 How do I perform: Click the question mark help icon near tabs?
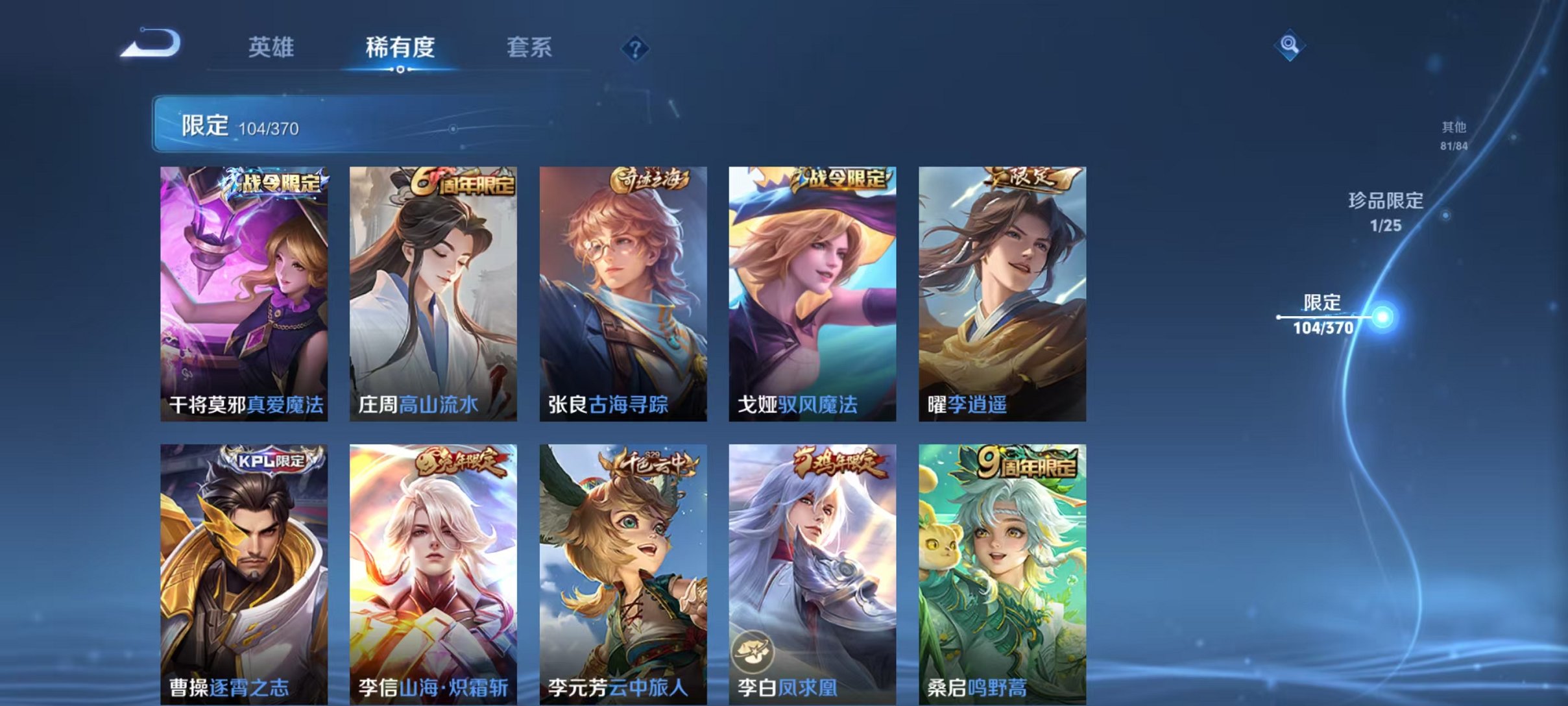pos(636,49)
